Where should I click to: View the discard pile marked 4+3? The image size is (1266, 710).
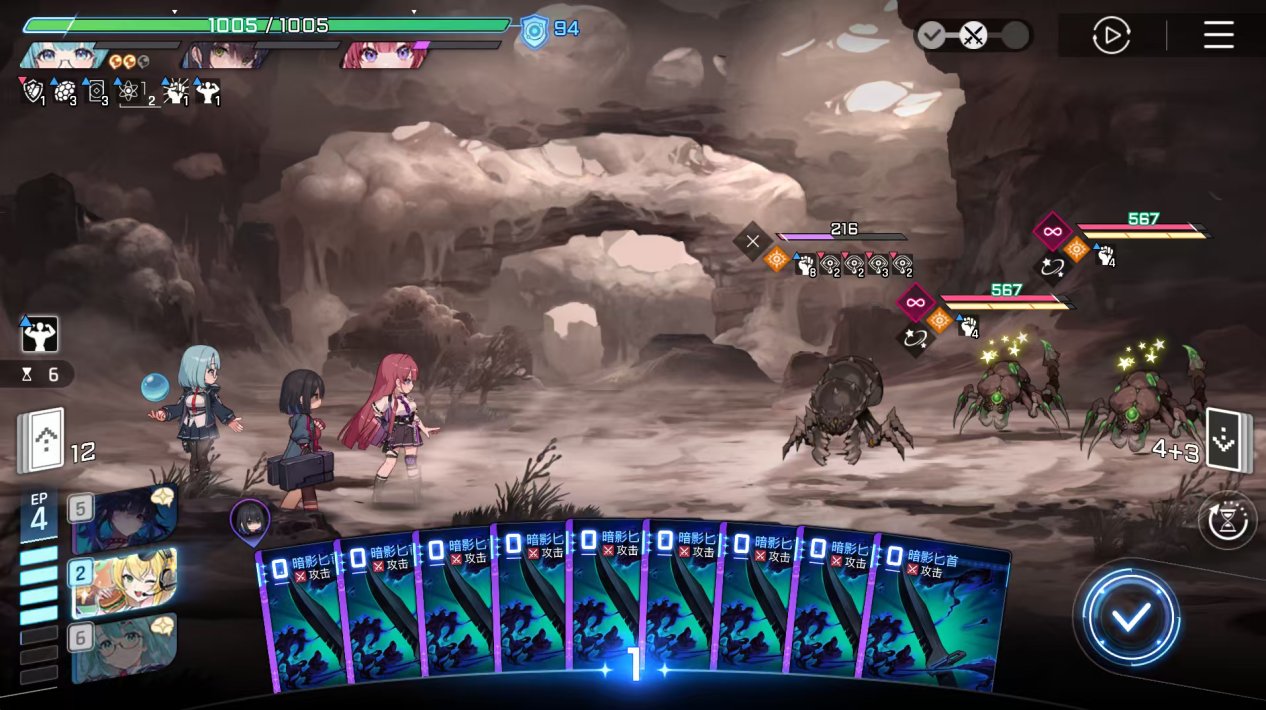pos(1227,440)
